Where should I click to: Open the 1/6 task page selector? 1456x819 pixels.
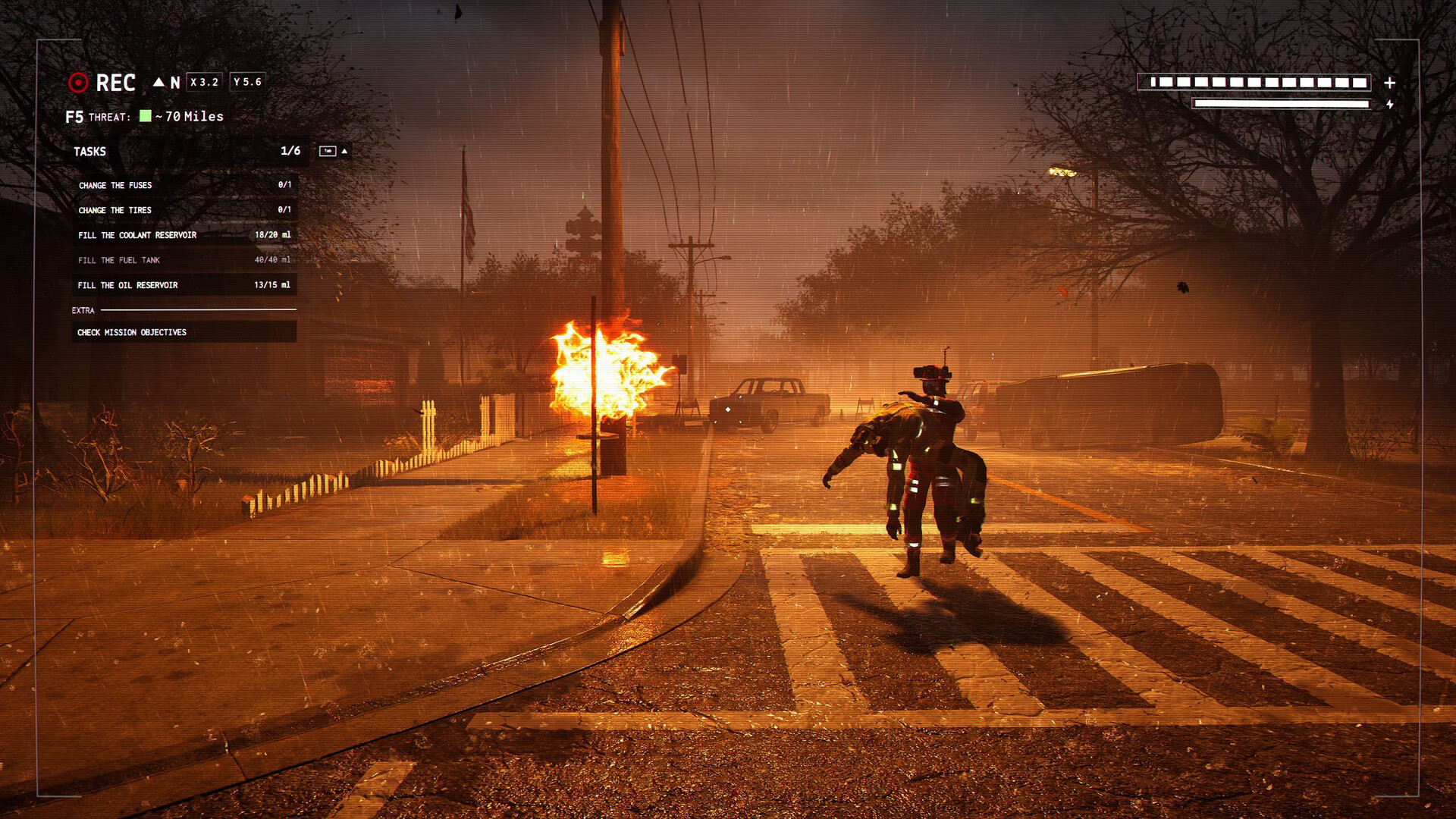(x=290, y=150)
